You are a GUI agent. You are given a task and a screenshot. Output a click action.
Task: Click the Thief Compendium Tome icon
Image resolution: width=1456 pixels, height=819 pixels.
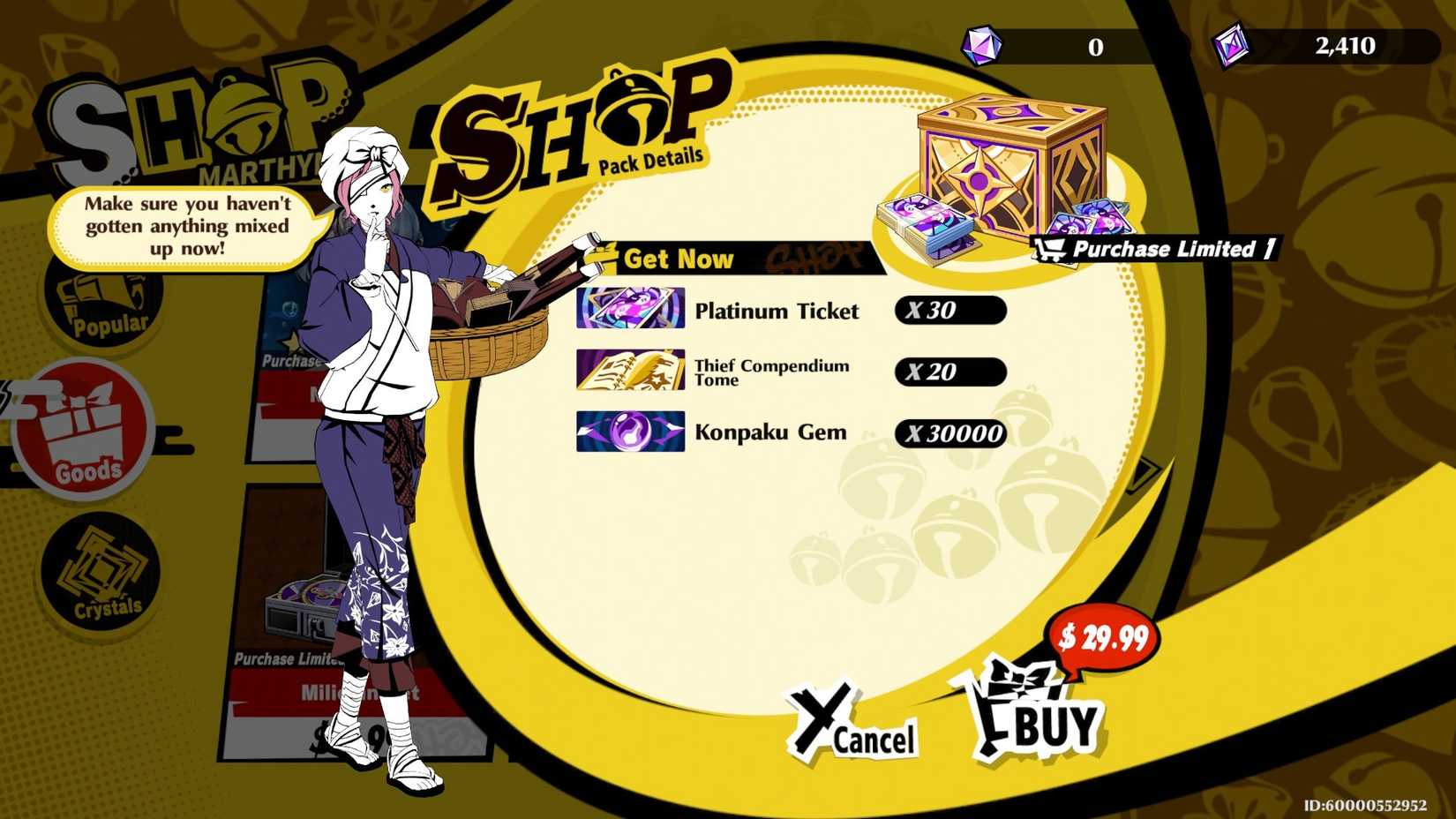coord(631,371)
